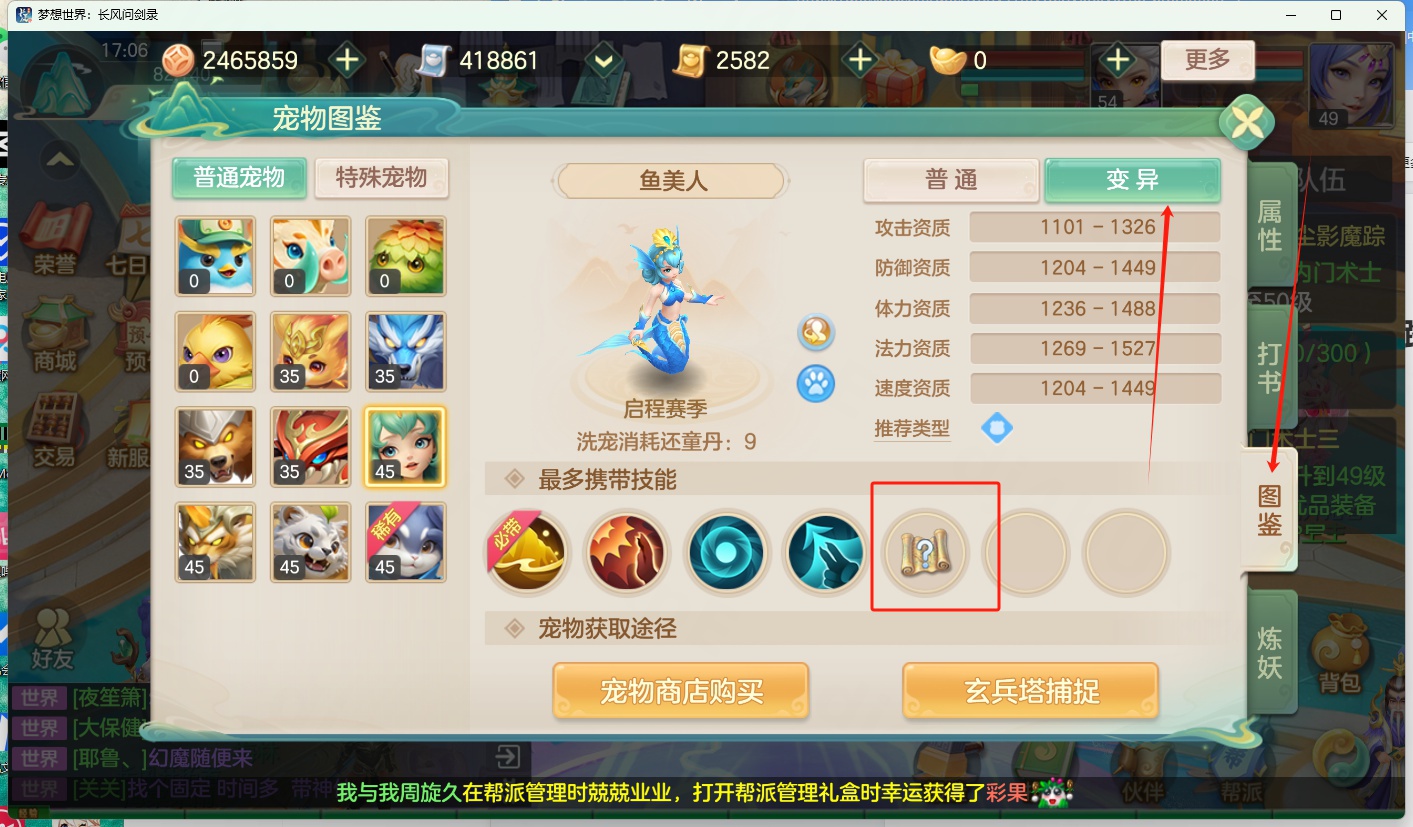The width and height of the screenshot is (1413, 827).
Task: Switch quality to 普通
Action: pos(949,180)
